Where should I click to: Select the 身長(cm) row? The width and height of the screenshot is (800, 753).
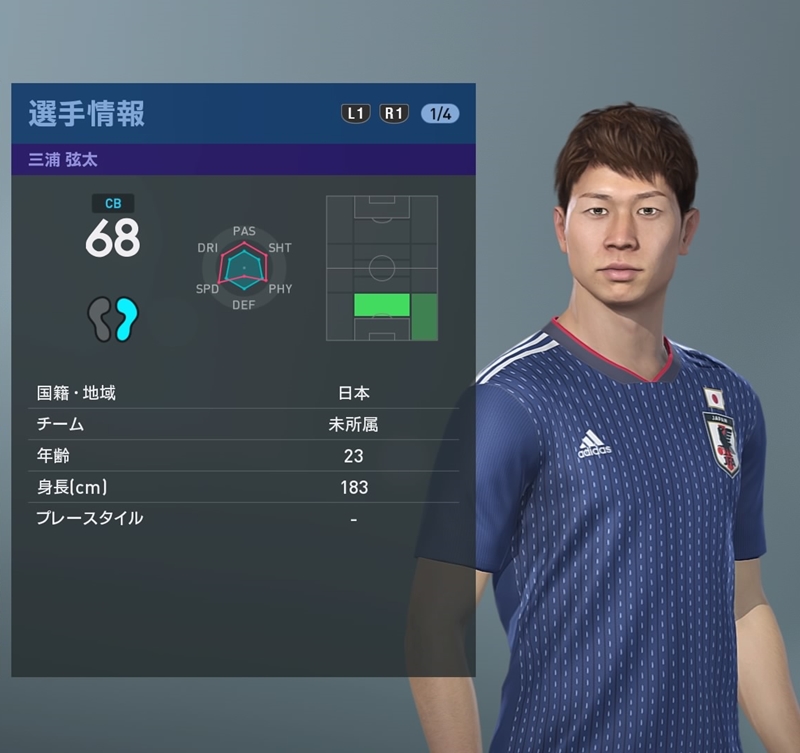[243, 487]
